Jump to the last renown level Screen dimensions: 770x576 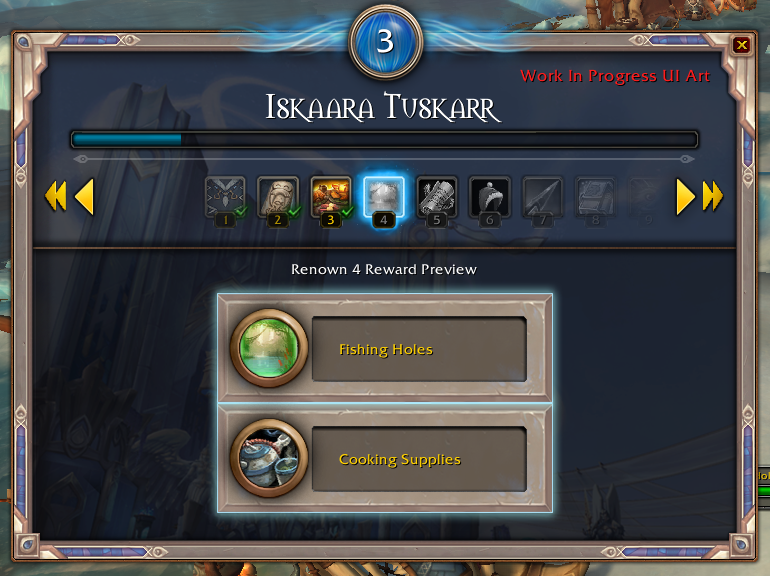713,197
